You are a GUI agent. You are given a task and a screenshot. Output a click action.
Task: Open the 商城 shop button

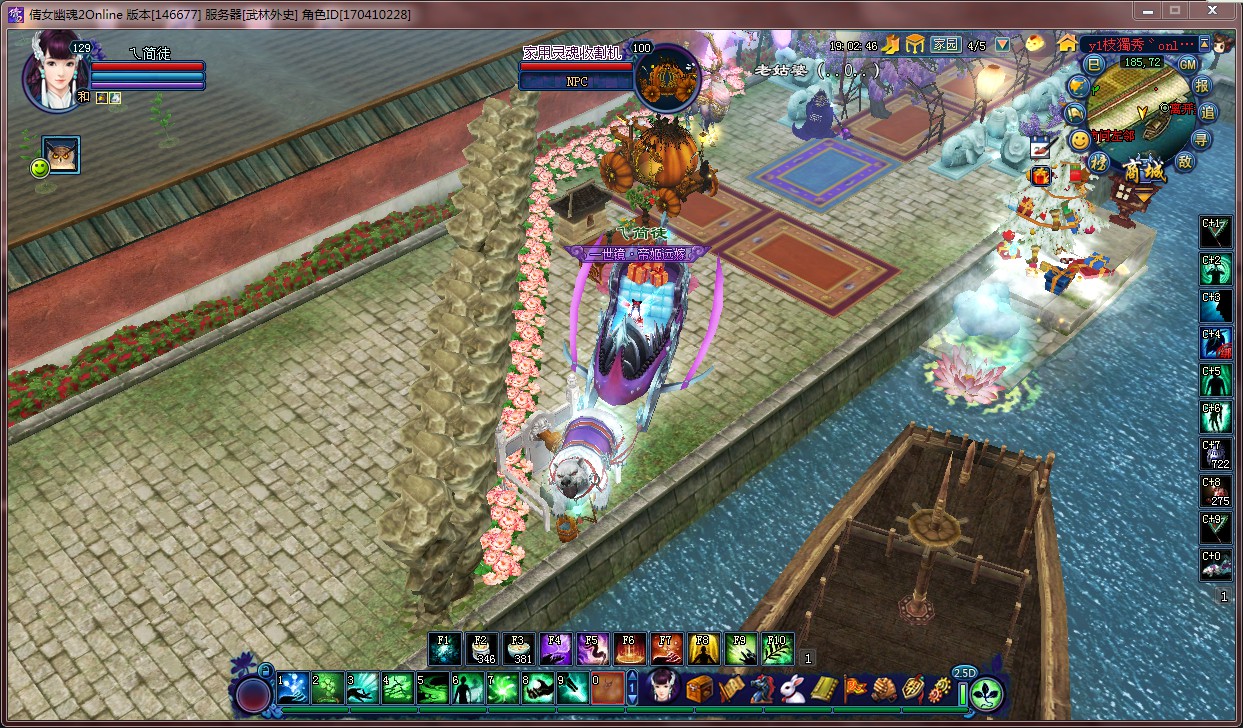click(x=1144, y=171)
